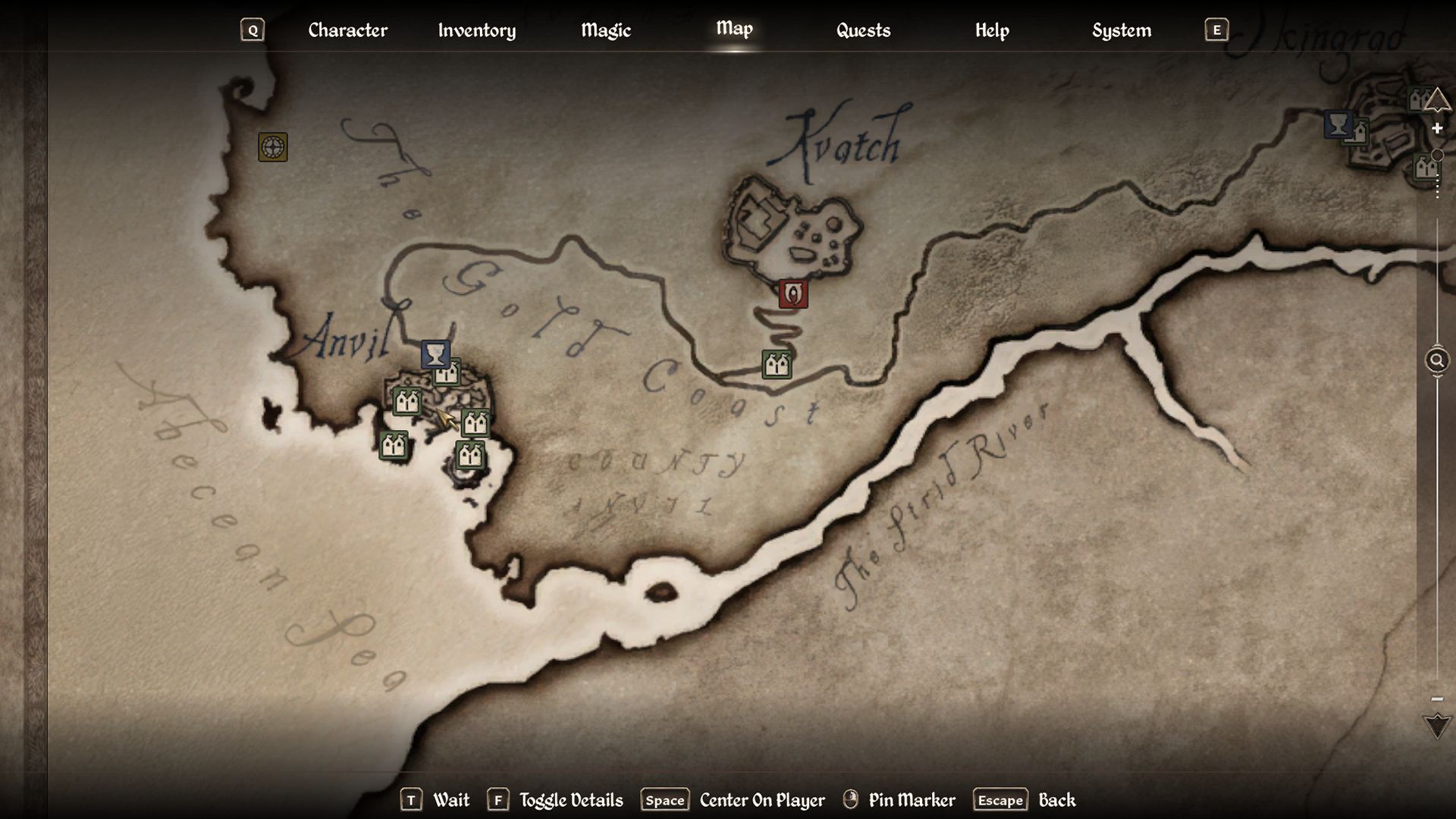Select the Map tab

pos(734,29)
